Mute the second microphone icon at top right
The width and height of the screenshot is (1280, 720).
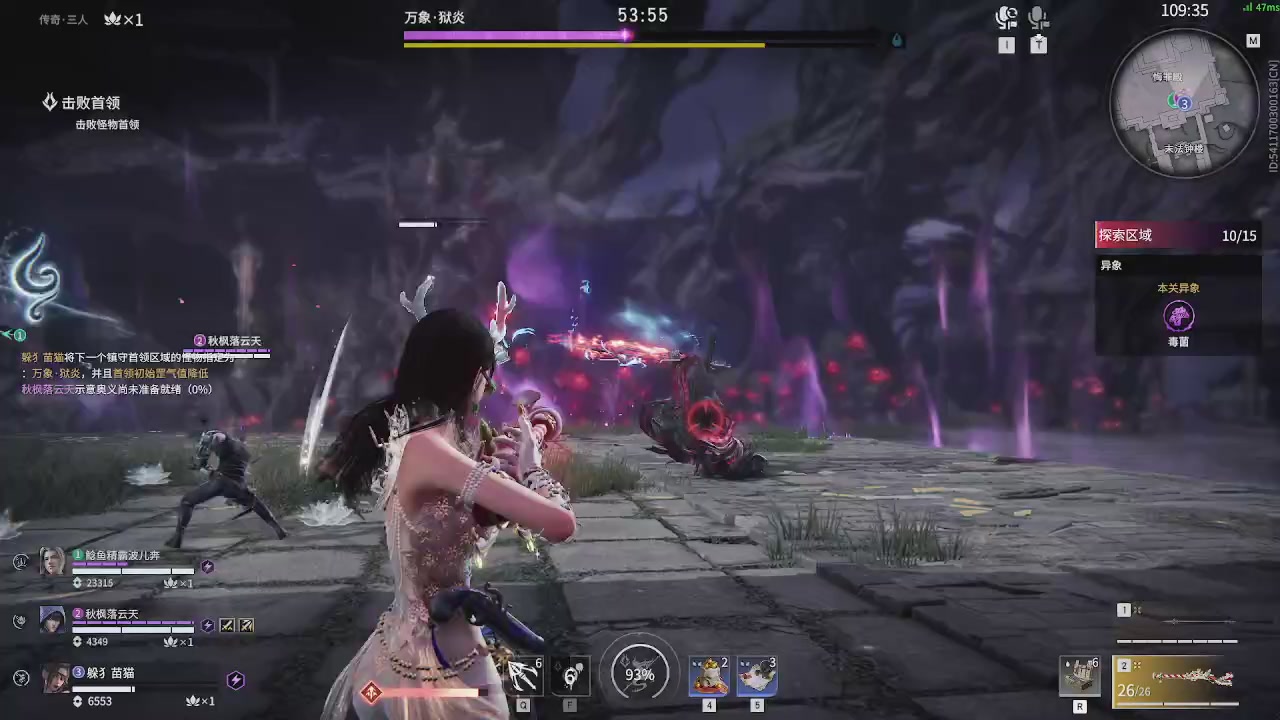[x=1038, y=15]
